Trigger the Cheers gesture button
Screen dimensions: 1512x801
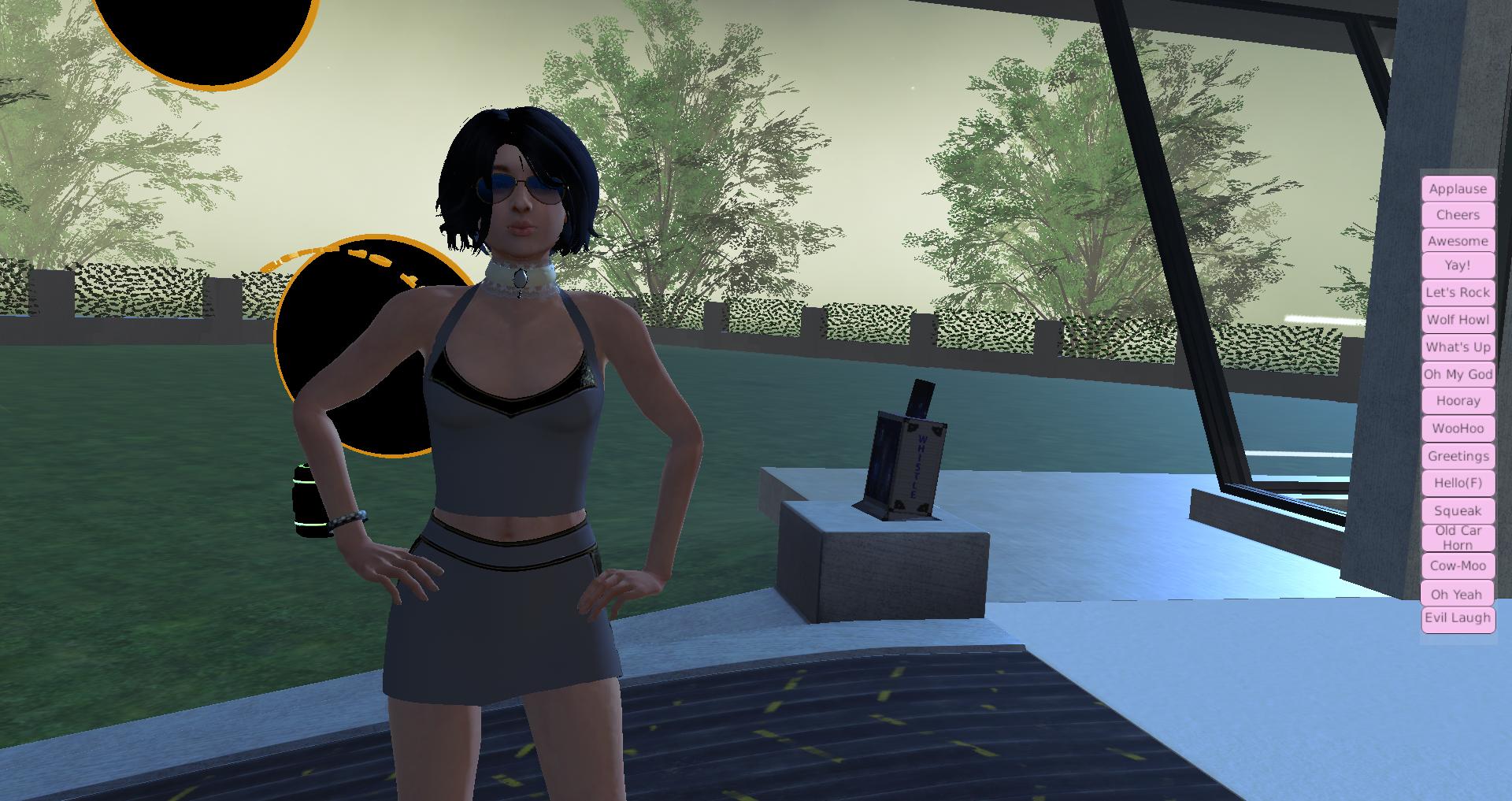[x=1458, y=215]
